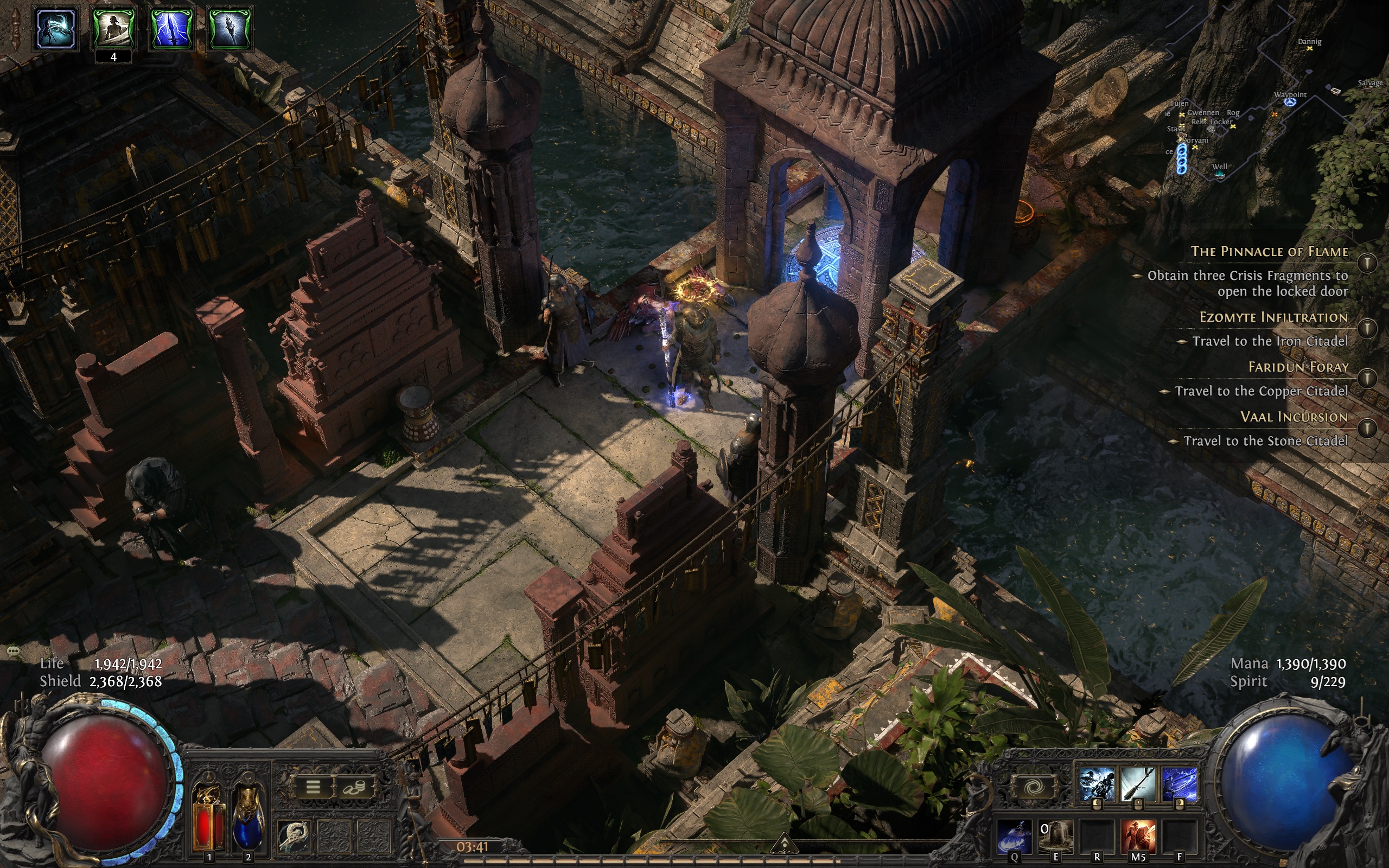Select the feathered charm slot
This screenshot has height=868, width=1389.
pos(295,836)
